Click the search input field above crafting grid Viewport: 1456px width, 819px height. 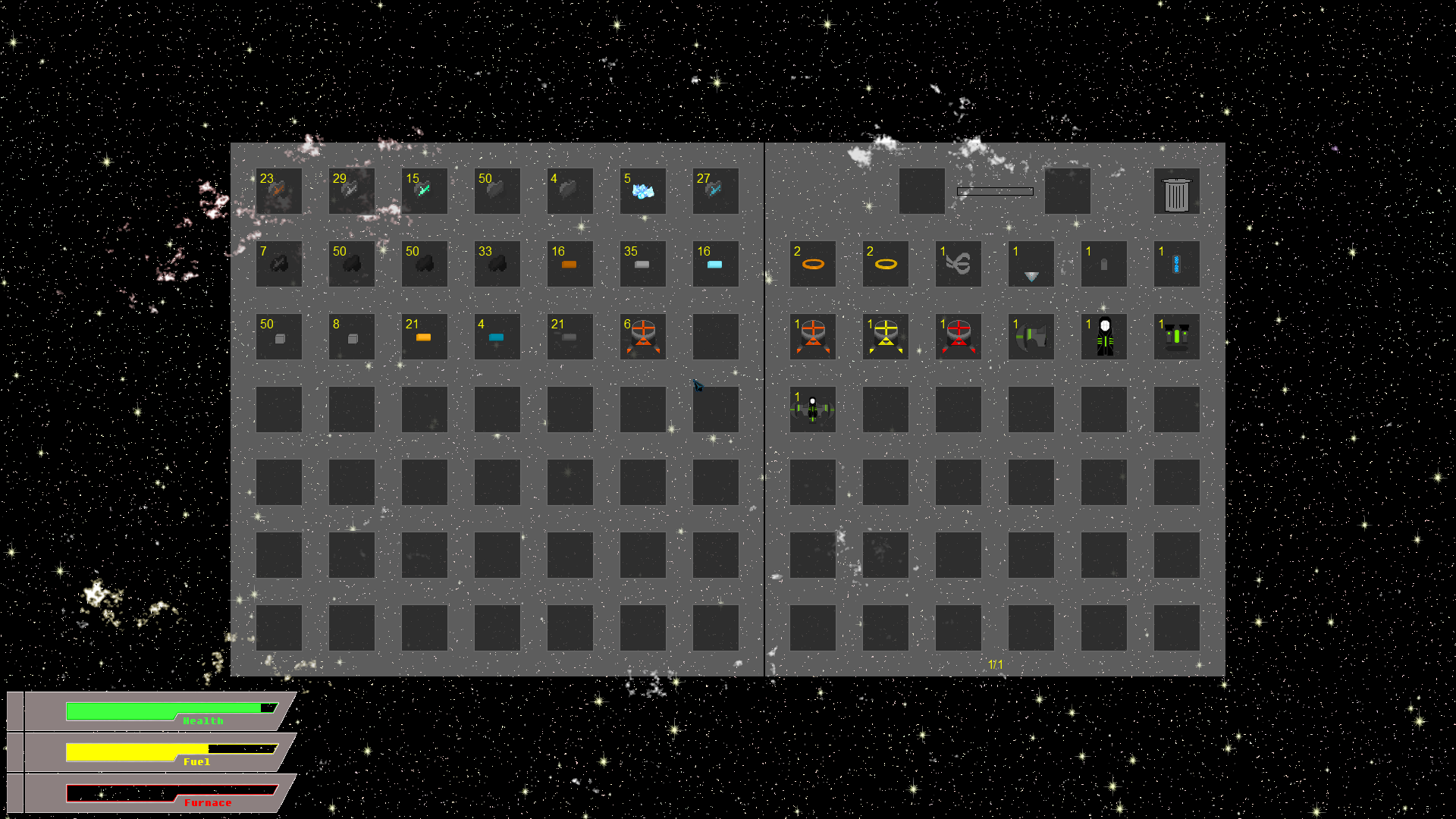coord(995,191)
